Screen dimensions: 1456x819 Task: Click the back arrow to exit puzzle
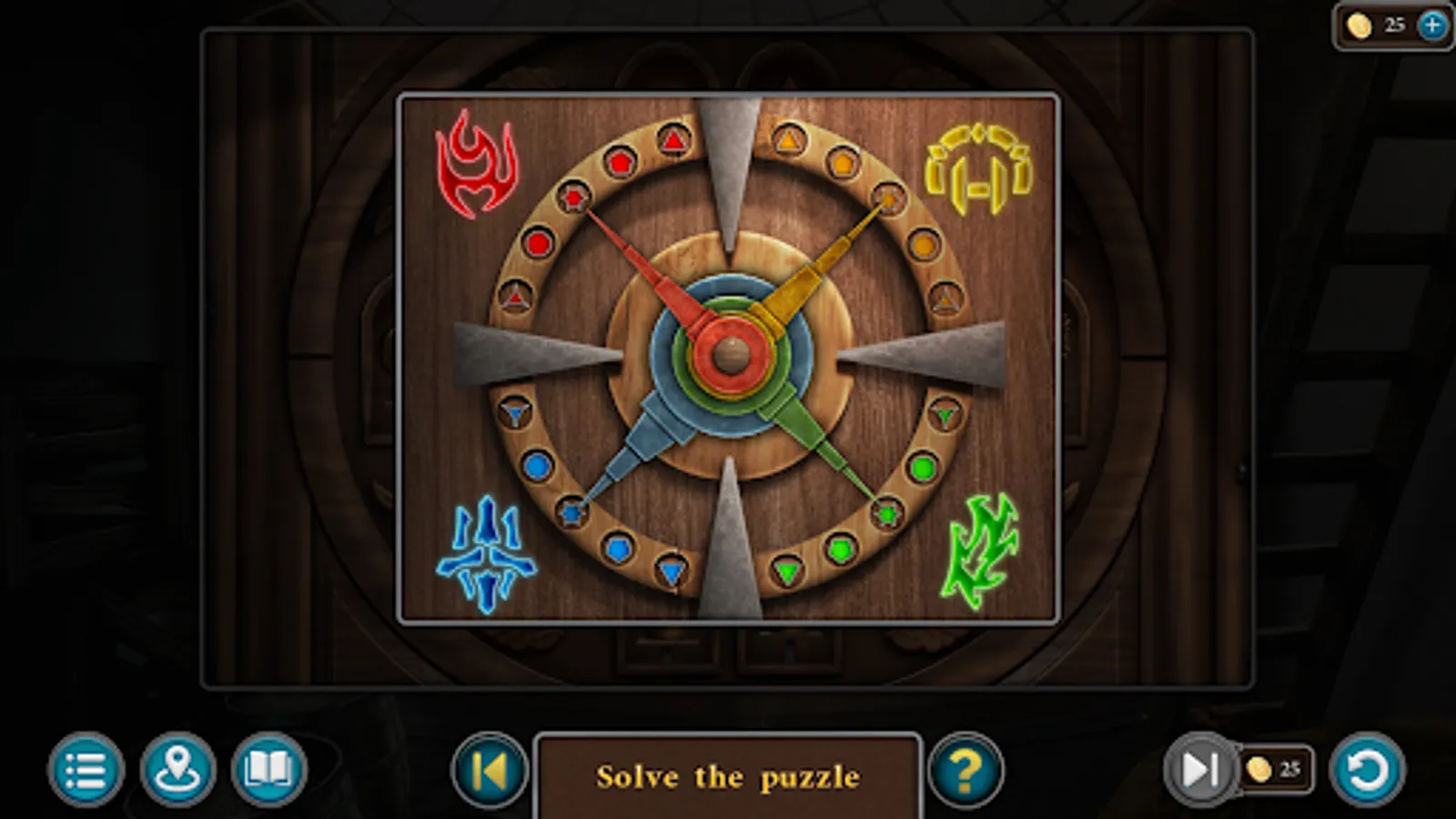tap(489, 773)
